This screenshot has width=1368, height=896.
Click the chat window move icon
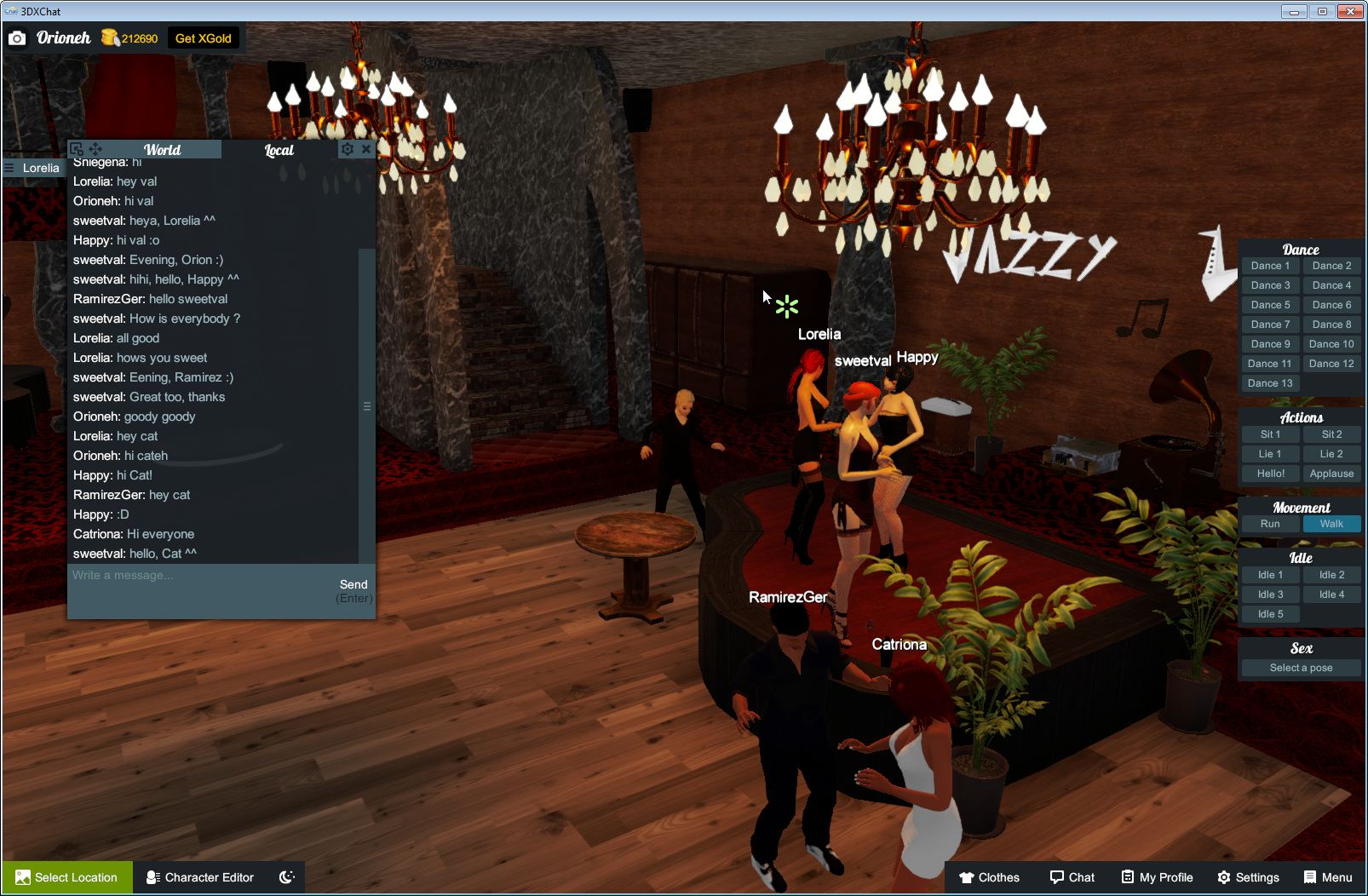pos(94,147)
